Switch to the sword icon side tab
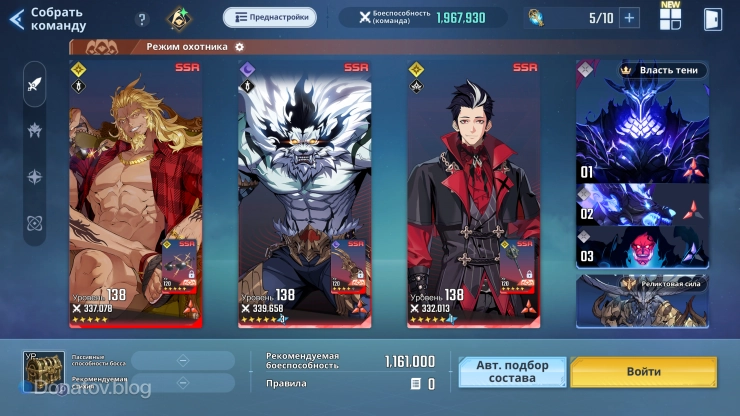740x416 pixels. pos(35,84)
